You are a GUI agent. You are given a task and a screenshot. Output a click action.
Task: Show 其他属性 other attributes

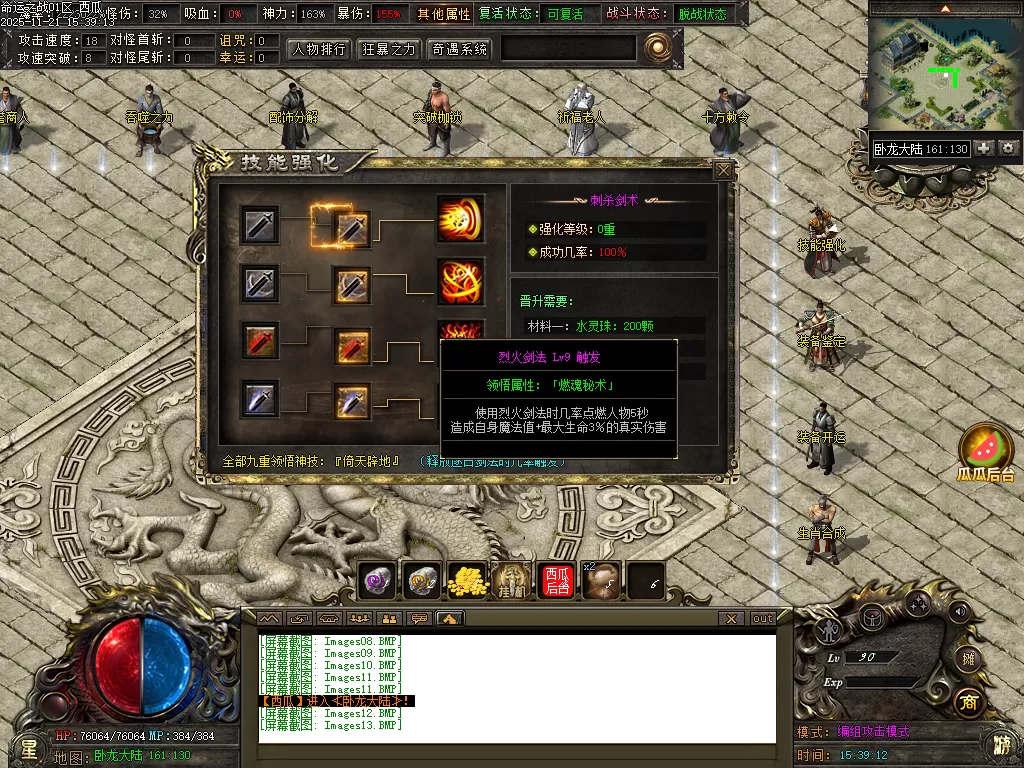coord(444,14)
